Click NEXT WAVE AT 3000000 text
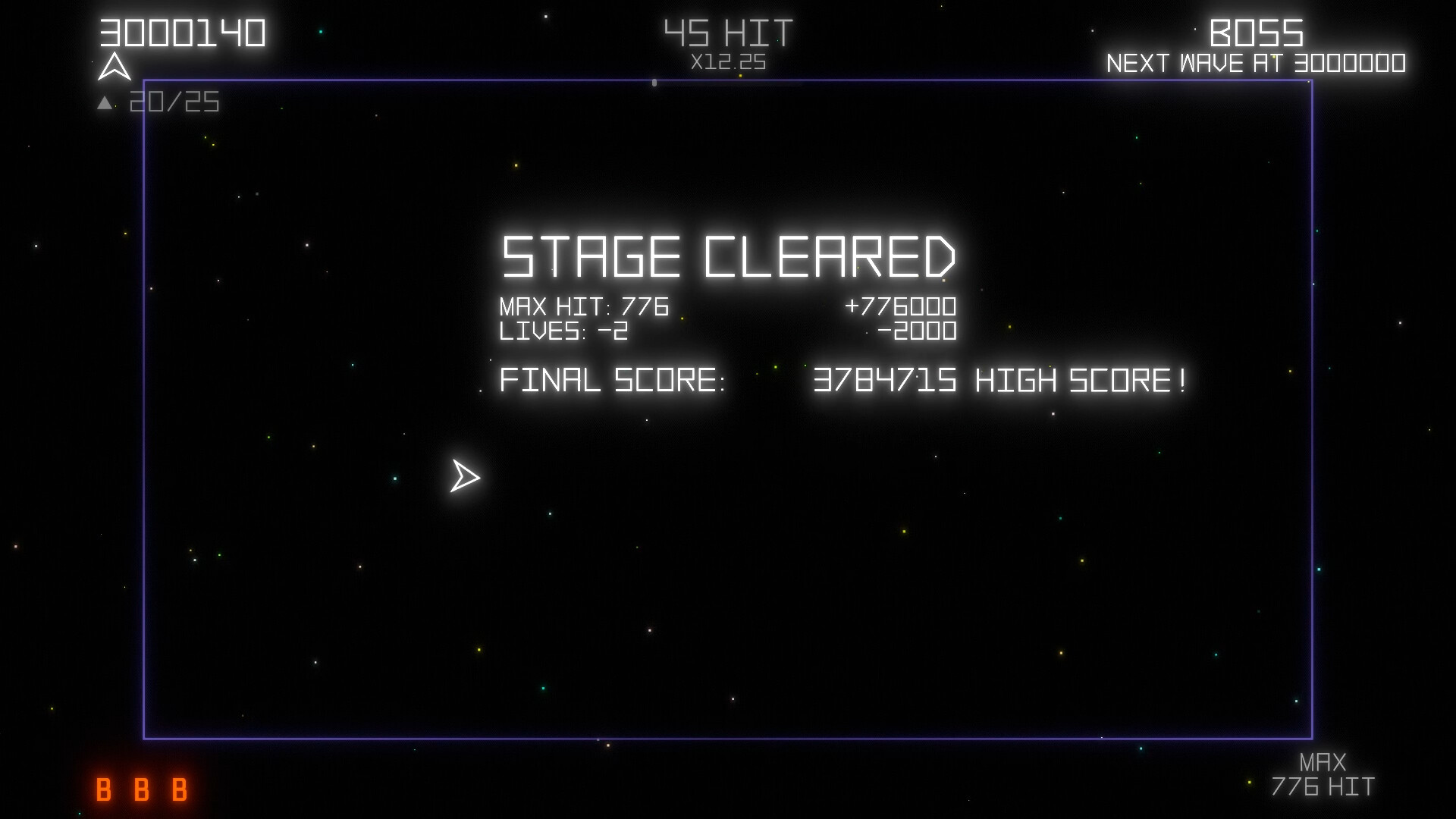This screenshot has width=1456, height=819. coord(1258,64)
